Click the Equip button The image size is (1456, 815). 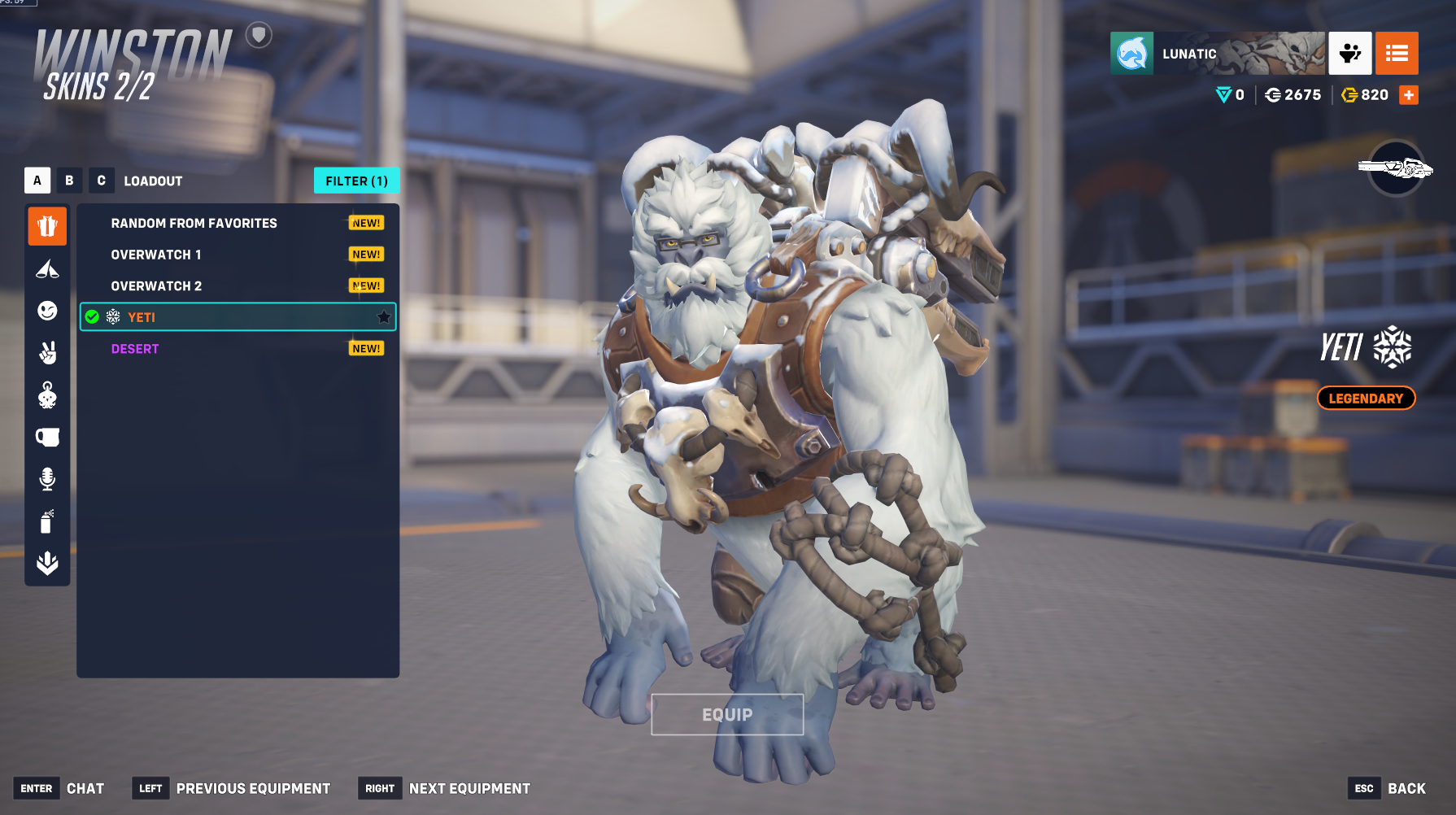[727, 714]
